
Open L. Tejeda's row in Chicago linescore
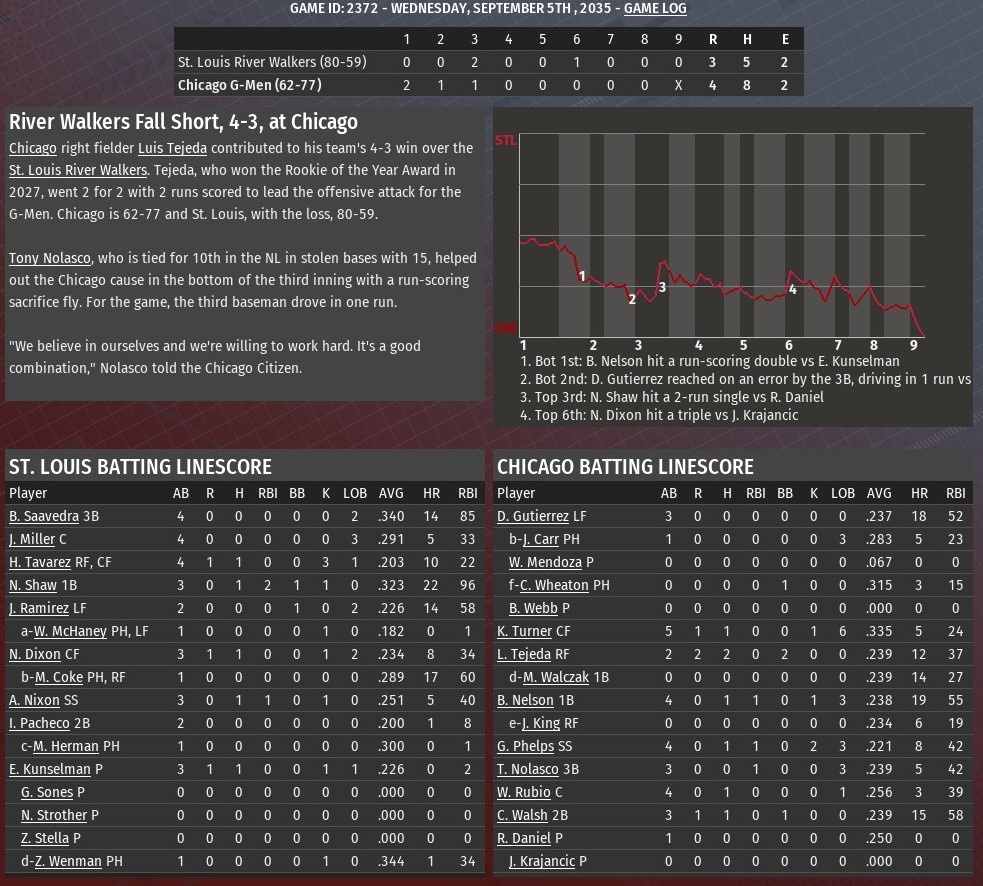524,654
